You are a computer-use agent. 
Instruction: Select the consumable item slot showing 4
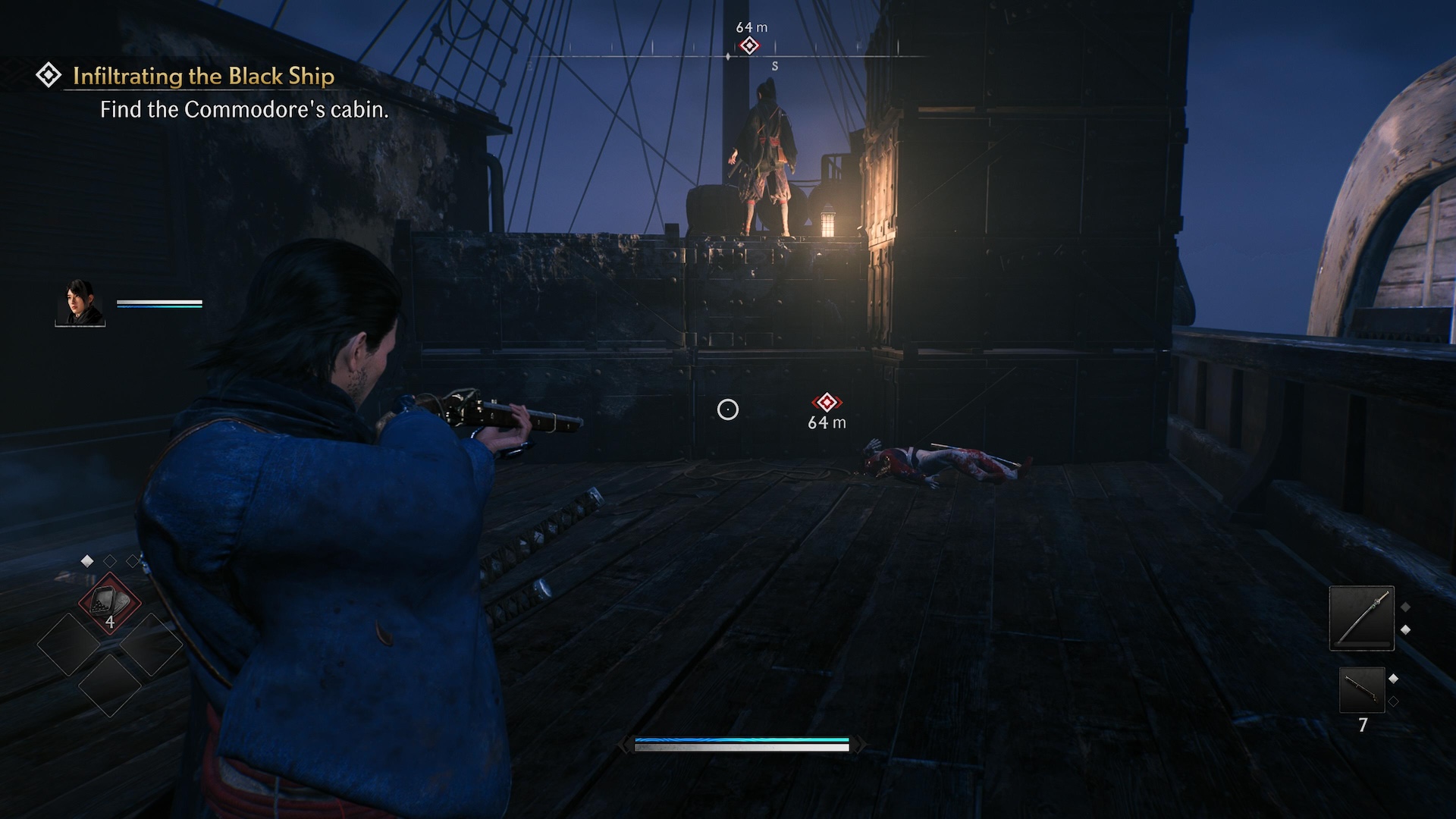coord(110,604)
